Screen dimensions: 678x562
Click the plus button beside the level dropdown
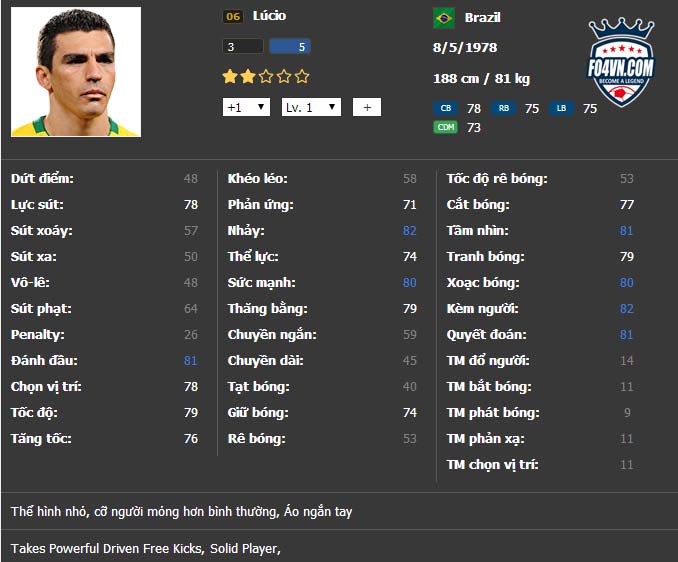367,107
